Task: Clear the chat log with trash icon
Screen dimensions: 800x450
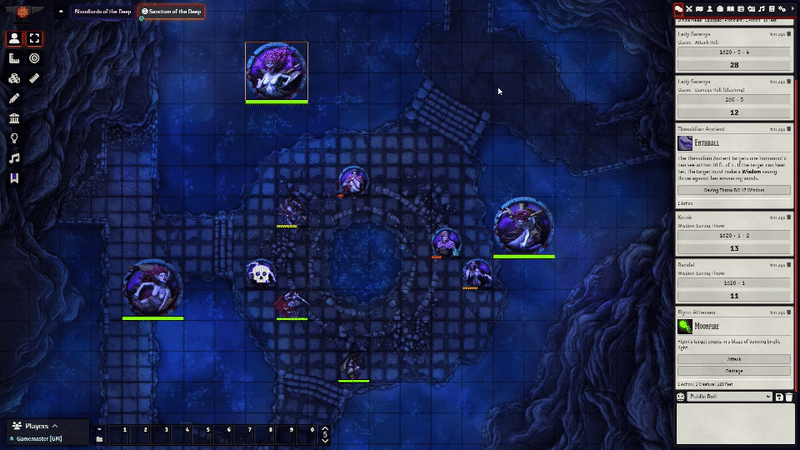Action: coord(791,397)
